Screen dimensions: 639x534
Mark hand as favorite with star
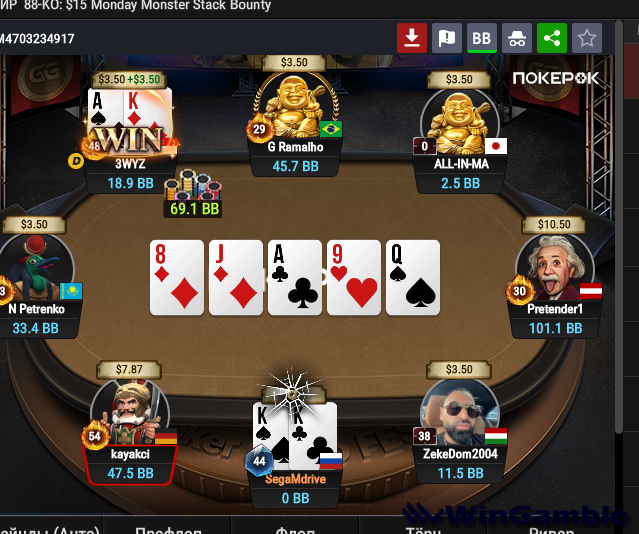coord(587,39)
